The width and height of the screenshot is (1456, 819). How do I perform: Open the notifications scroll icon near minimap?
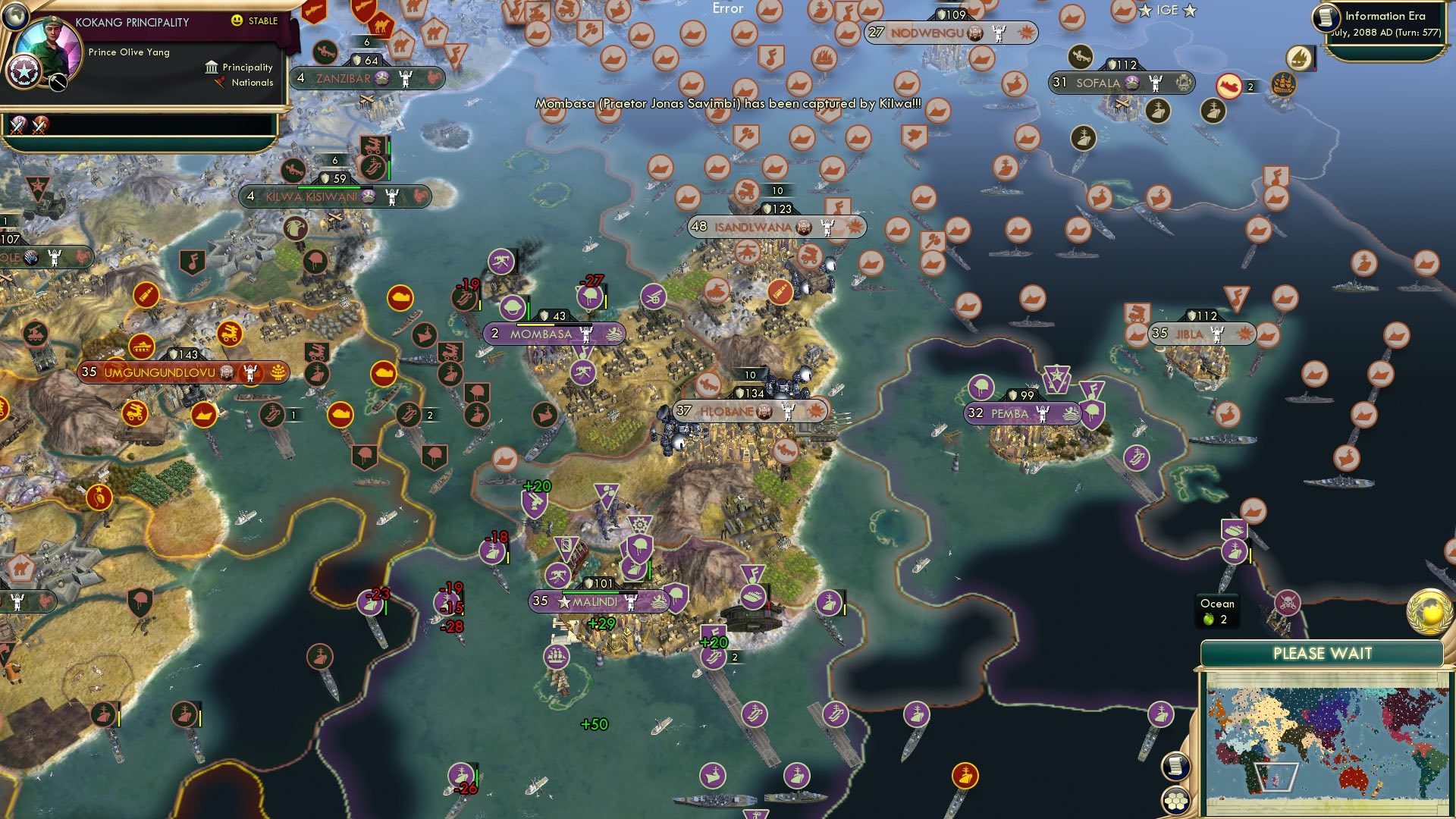tap(1175, 766)
